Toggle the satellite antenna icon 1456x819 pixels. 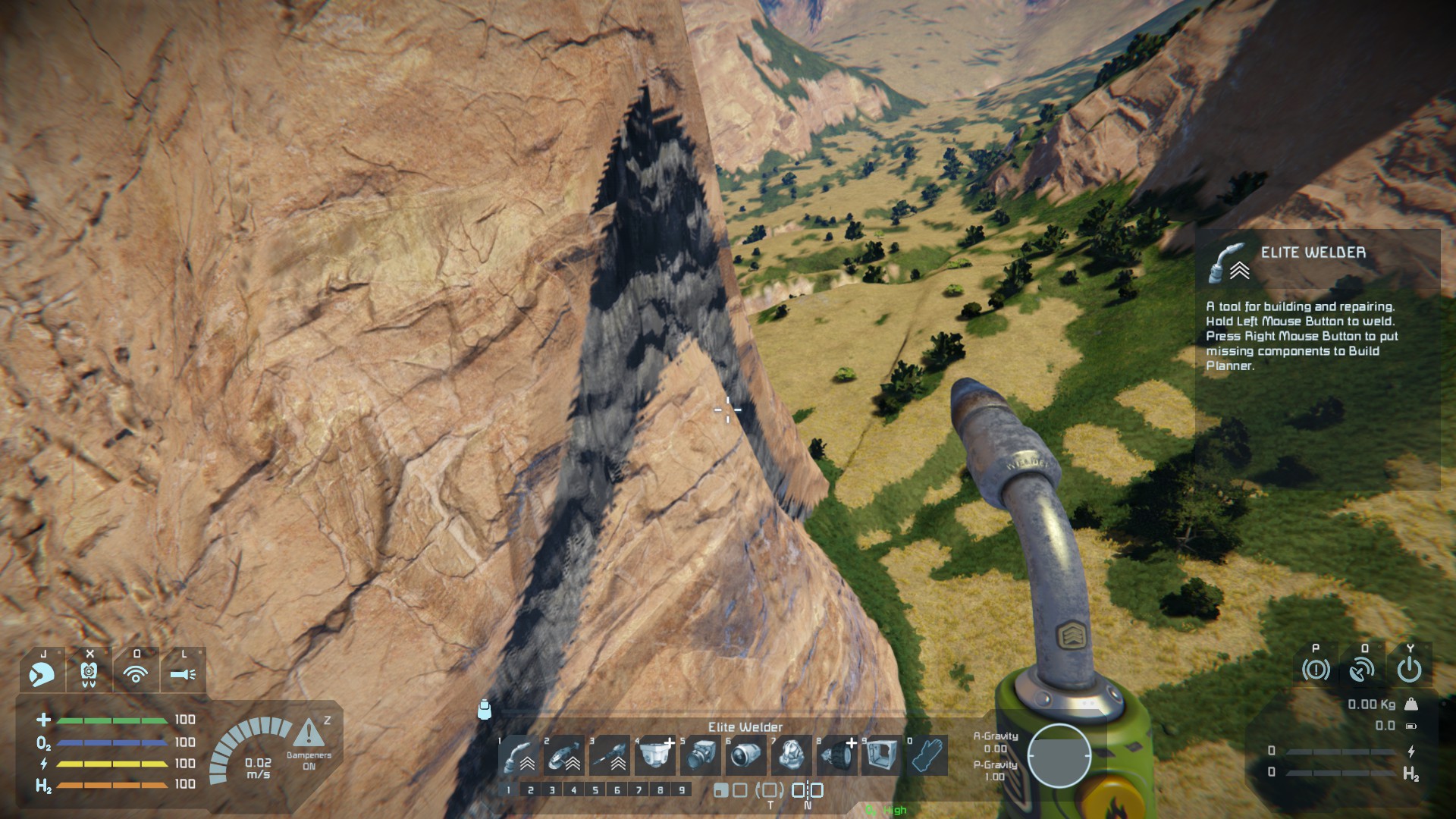pos(1362,670)
